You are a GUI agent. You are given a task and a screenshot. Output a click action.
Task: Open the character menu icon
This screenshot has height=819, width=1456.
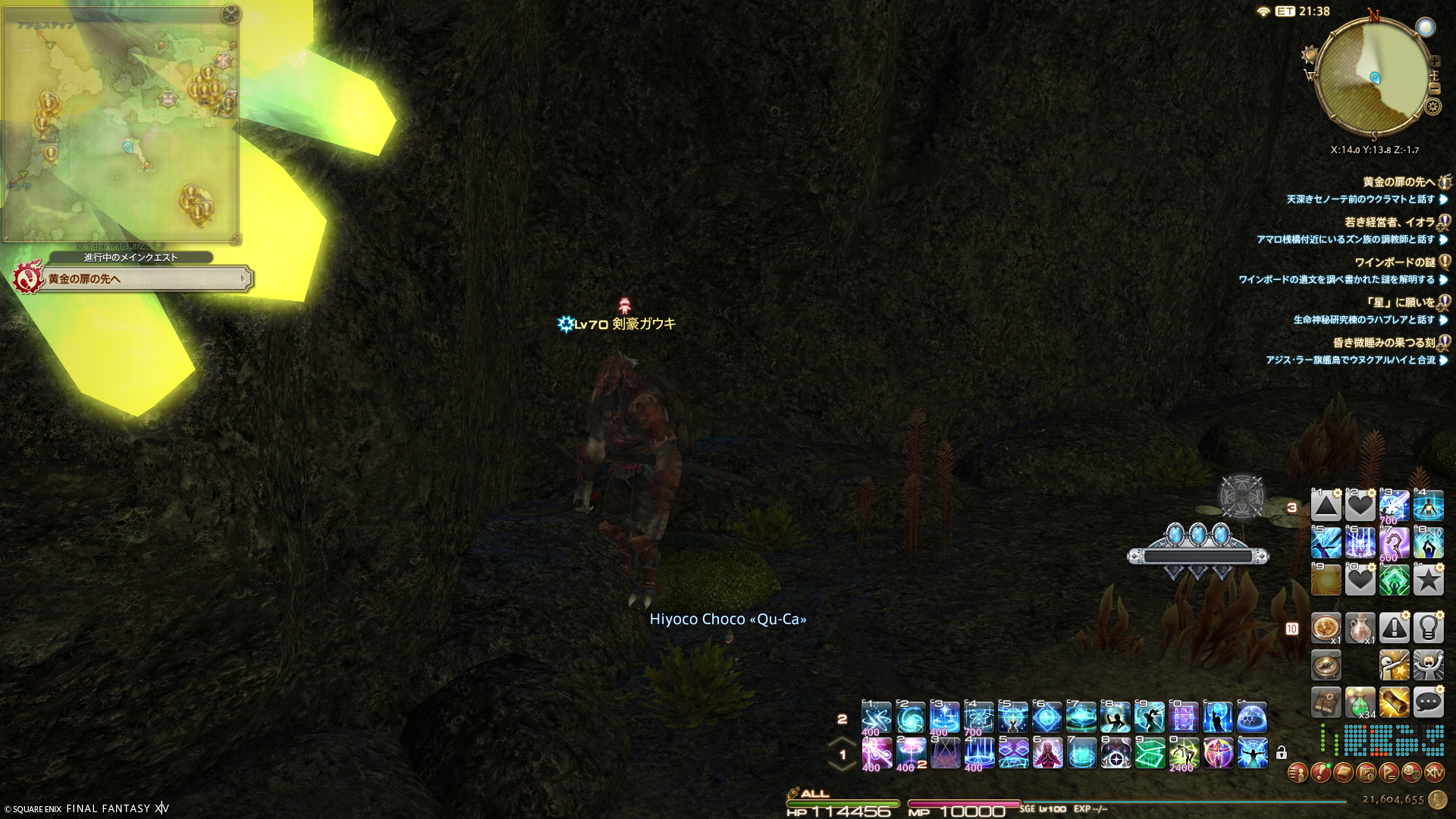tap(1298, 773)
